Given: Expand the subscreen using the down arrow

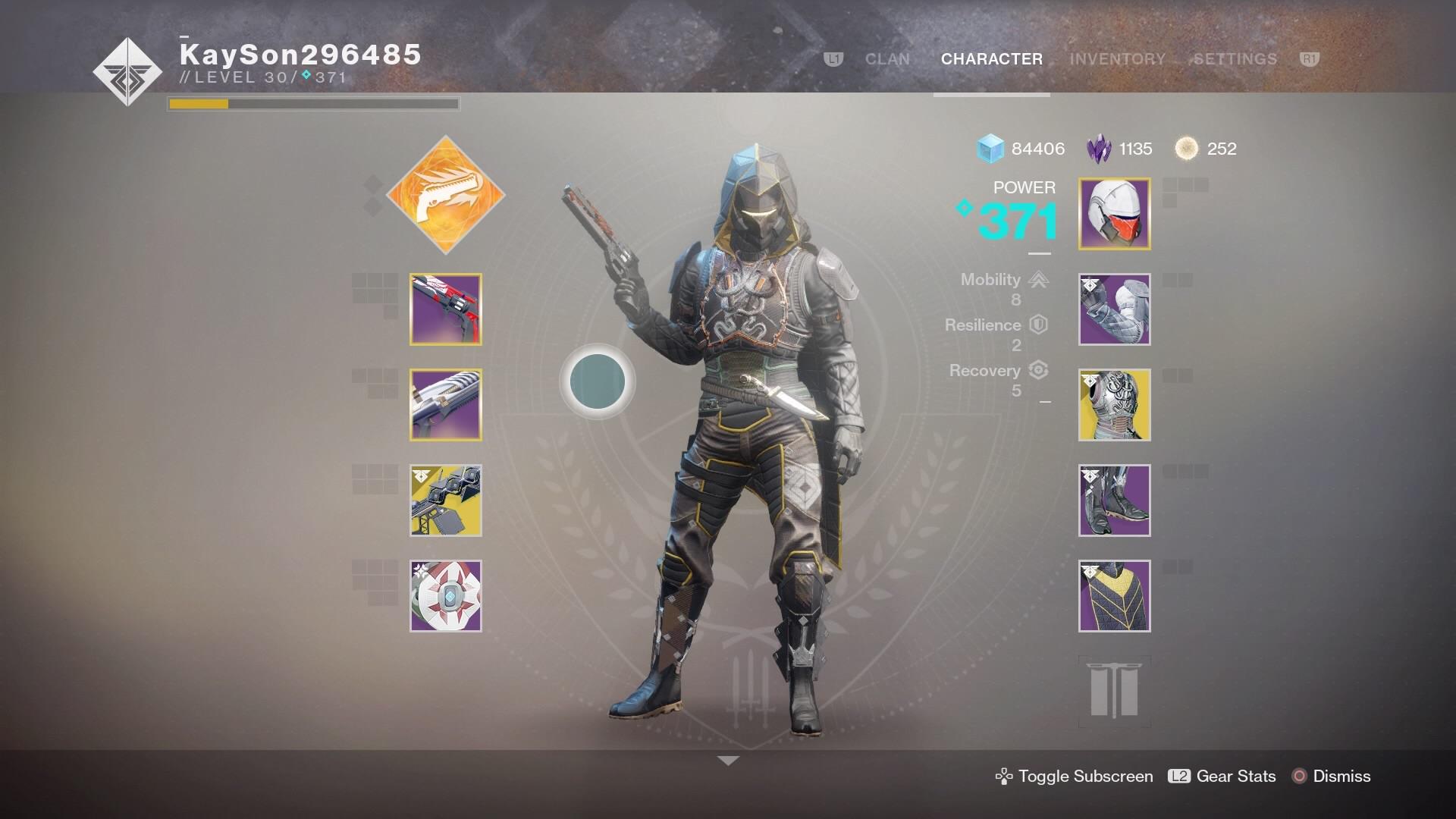Looking at the screenshot, I should tap(728, 758).
